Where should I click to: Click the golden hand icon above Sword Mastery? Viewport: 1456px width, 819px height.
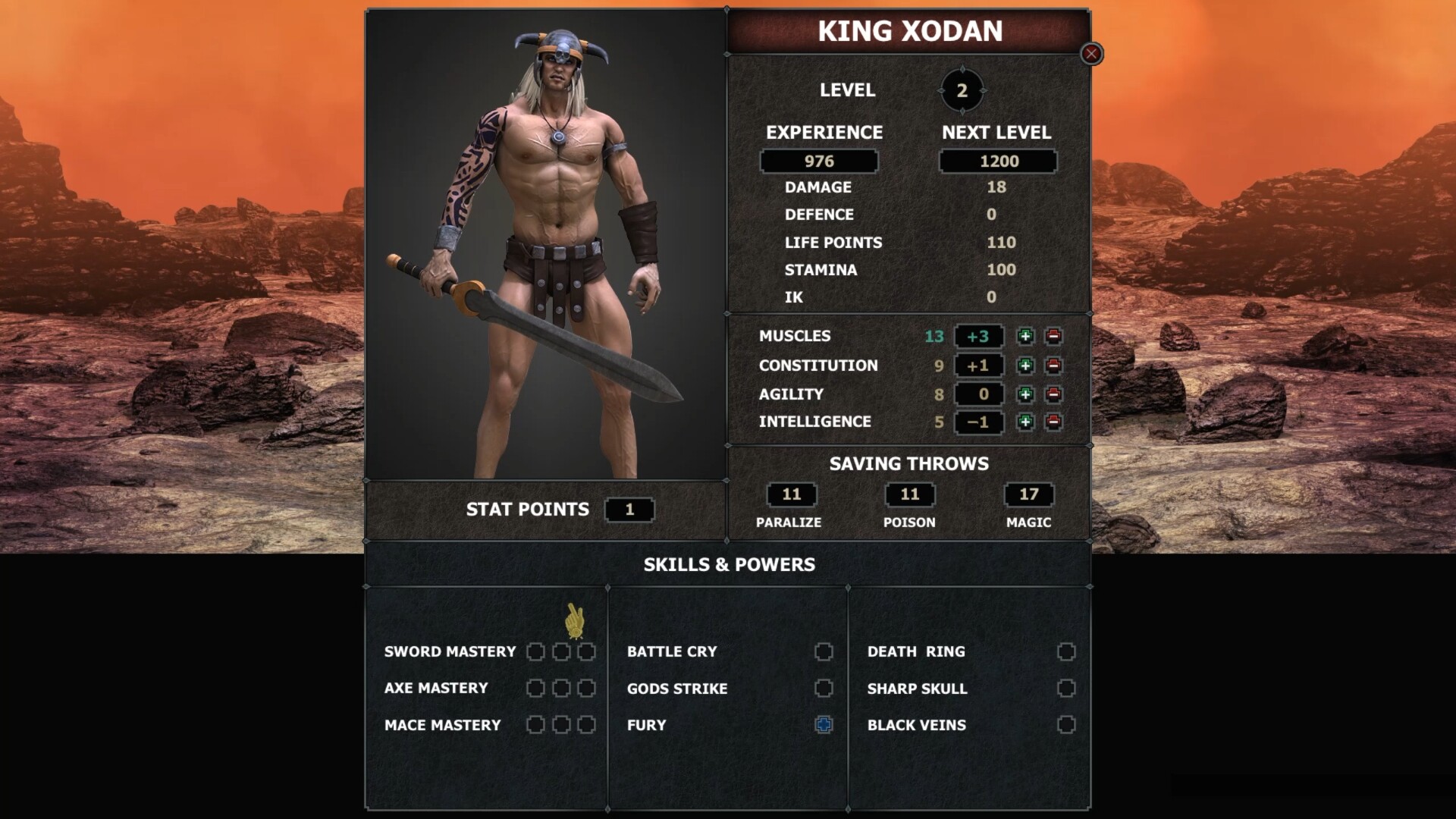pos(574,620)
